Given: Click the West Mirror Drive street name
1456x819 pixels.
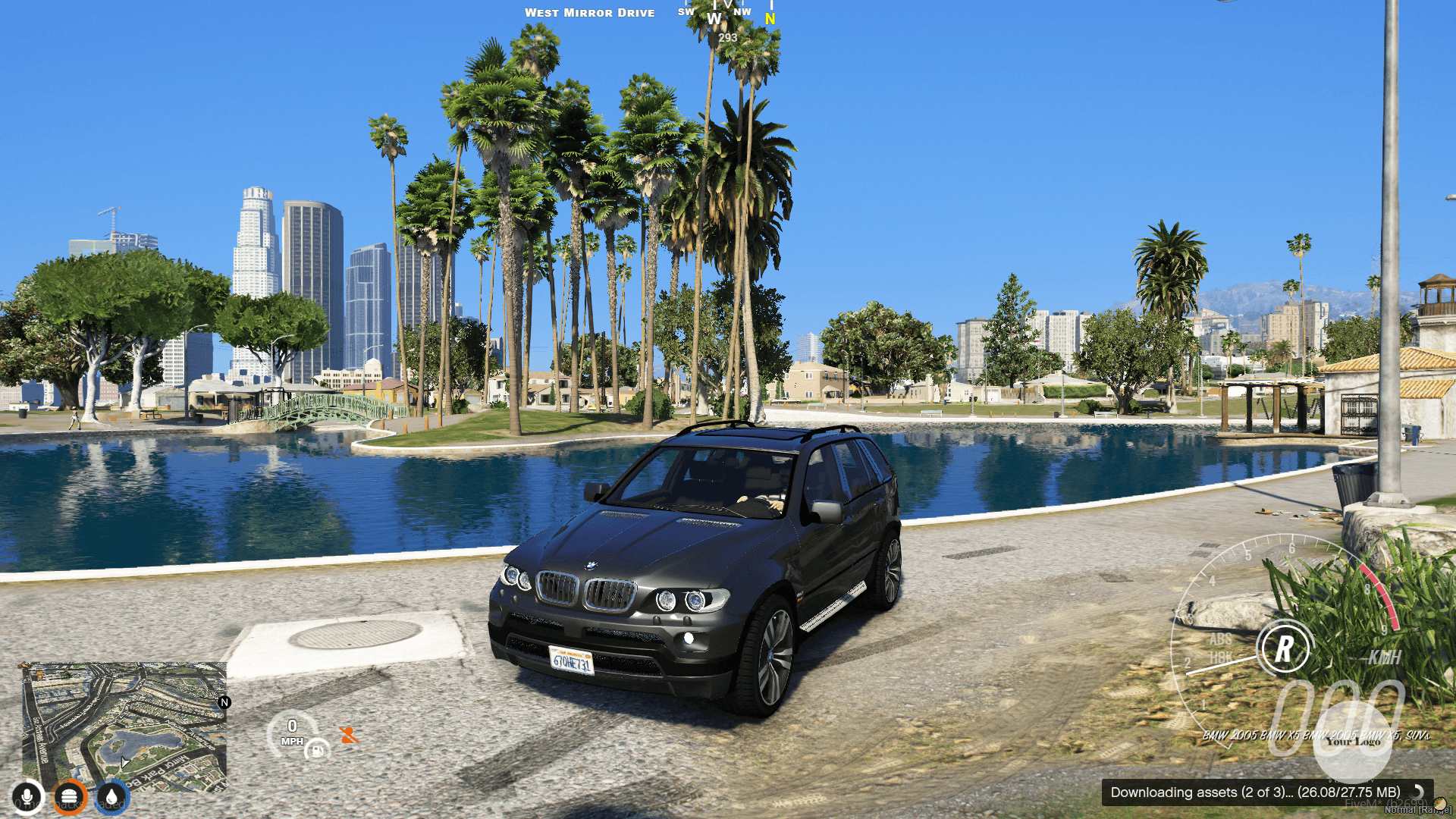Looking at the screenshot, I should (x=590, y=12).
